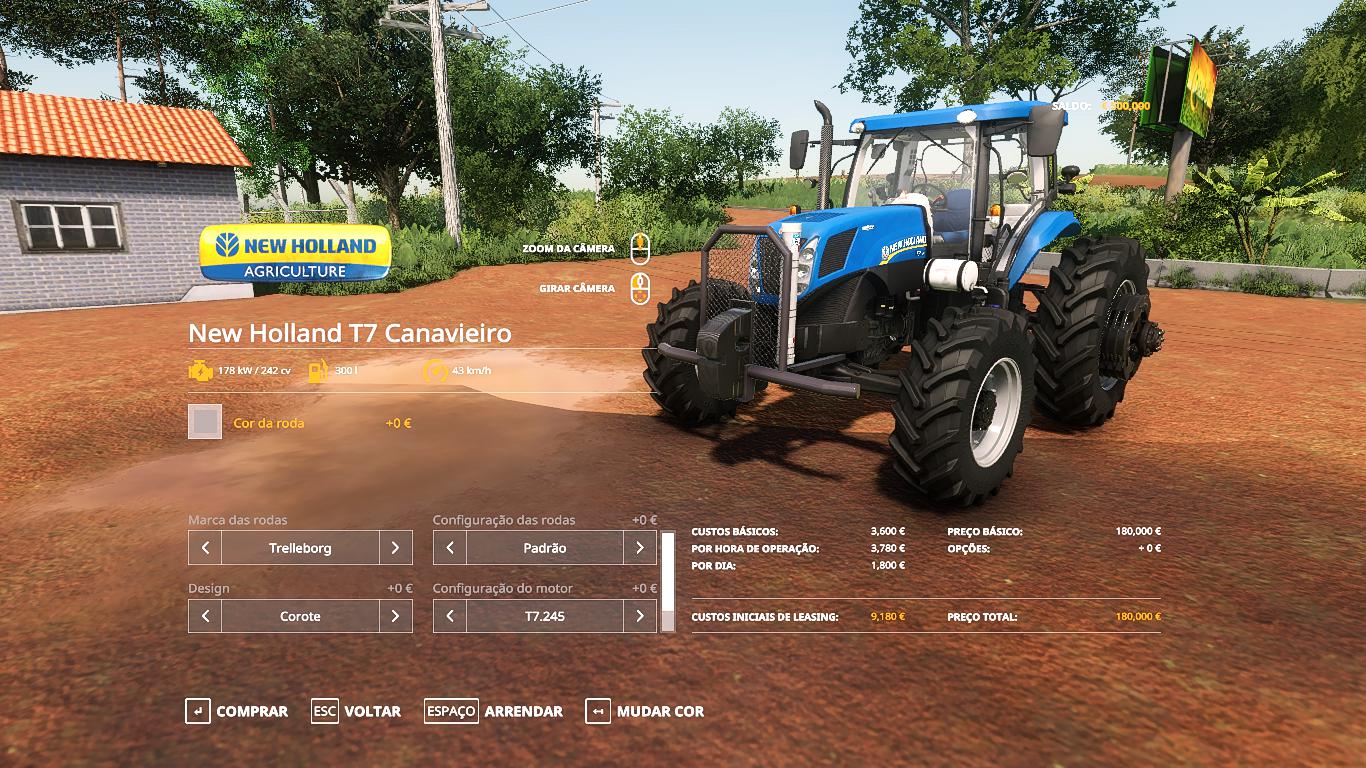The image size is (1366, 768).
Task: Click the mouse icon for Girar Câmera
Action: [640, 288]
